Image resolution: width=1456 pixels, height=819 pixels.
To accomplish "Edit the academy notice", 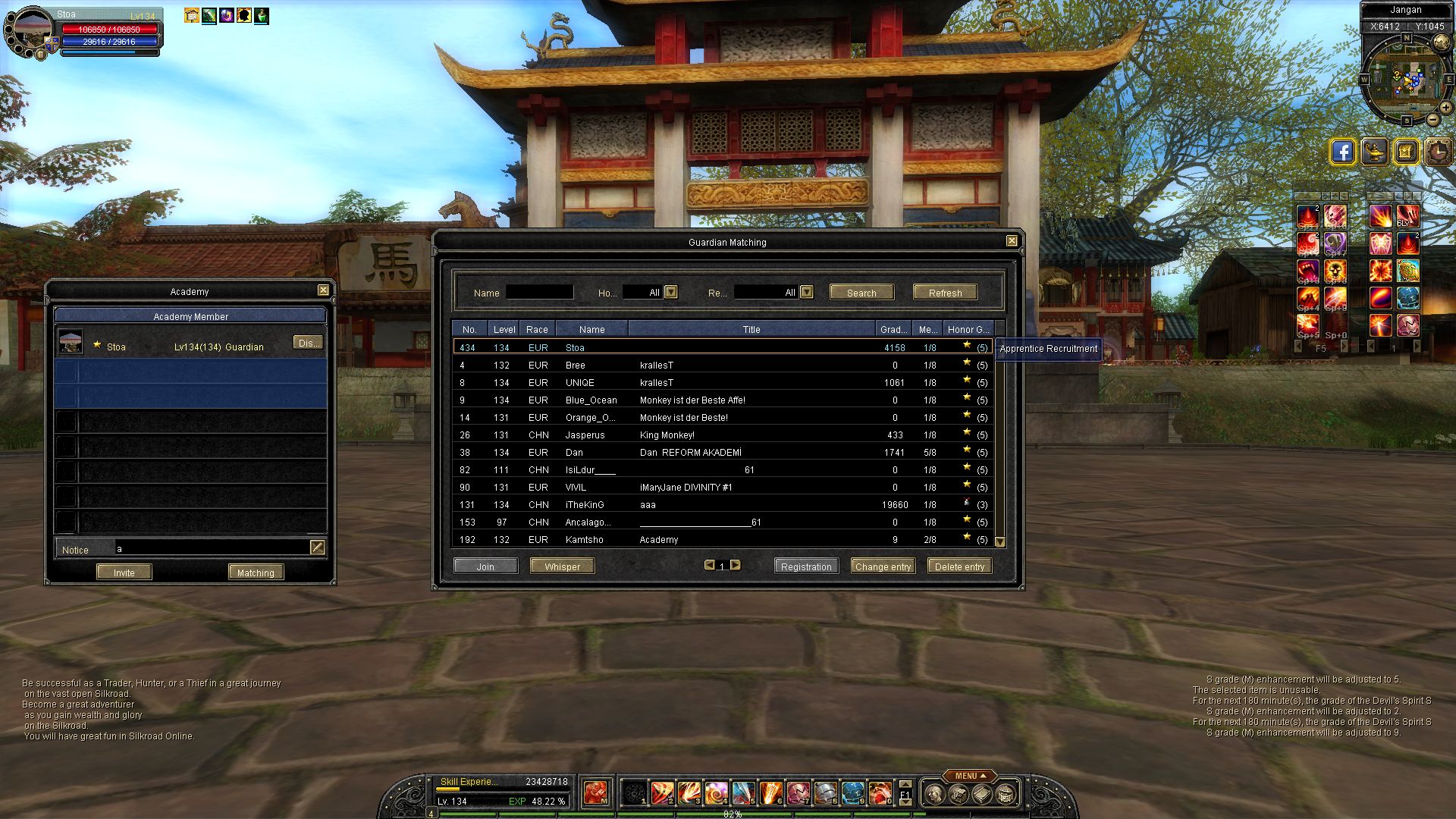I will (318, 548).
